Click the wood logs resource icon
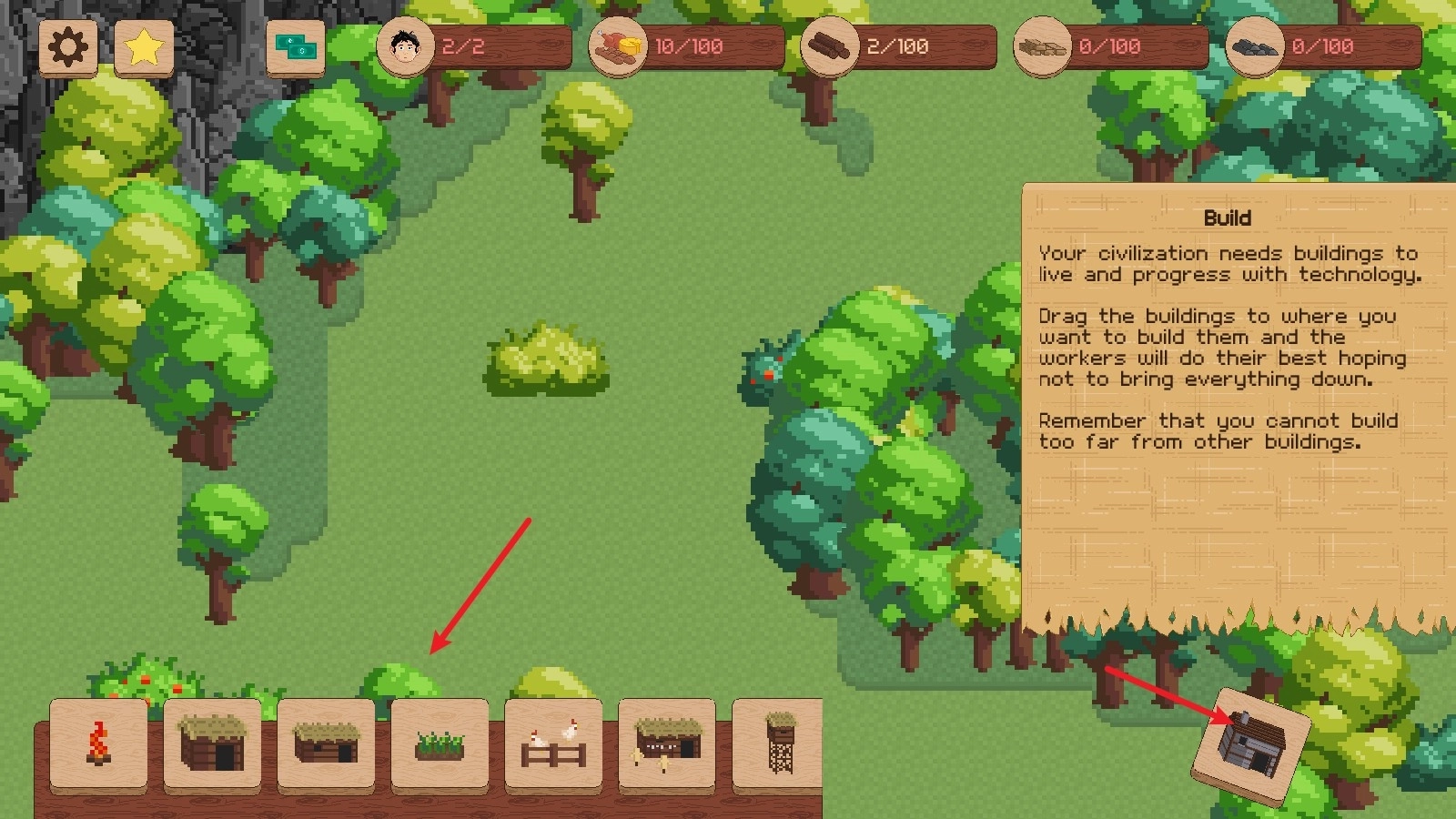Image resolution: width=1456 pixels, height=819 pixels. [x=830, y=45]
